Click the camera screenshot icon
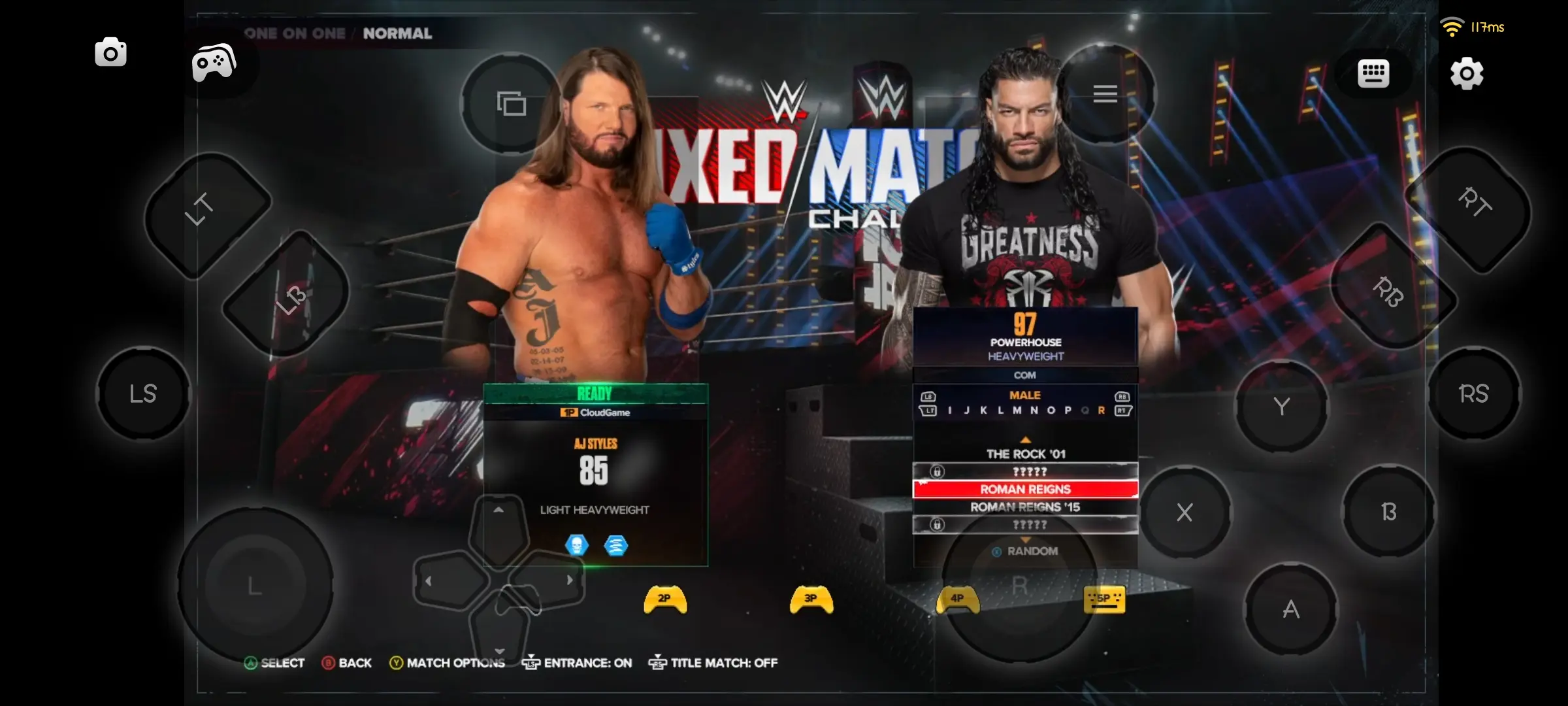Image resolution: width=1568 pixels, height=706 pixels. 110,52
